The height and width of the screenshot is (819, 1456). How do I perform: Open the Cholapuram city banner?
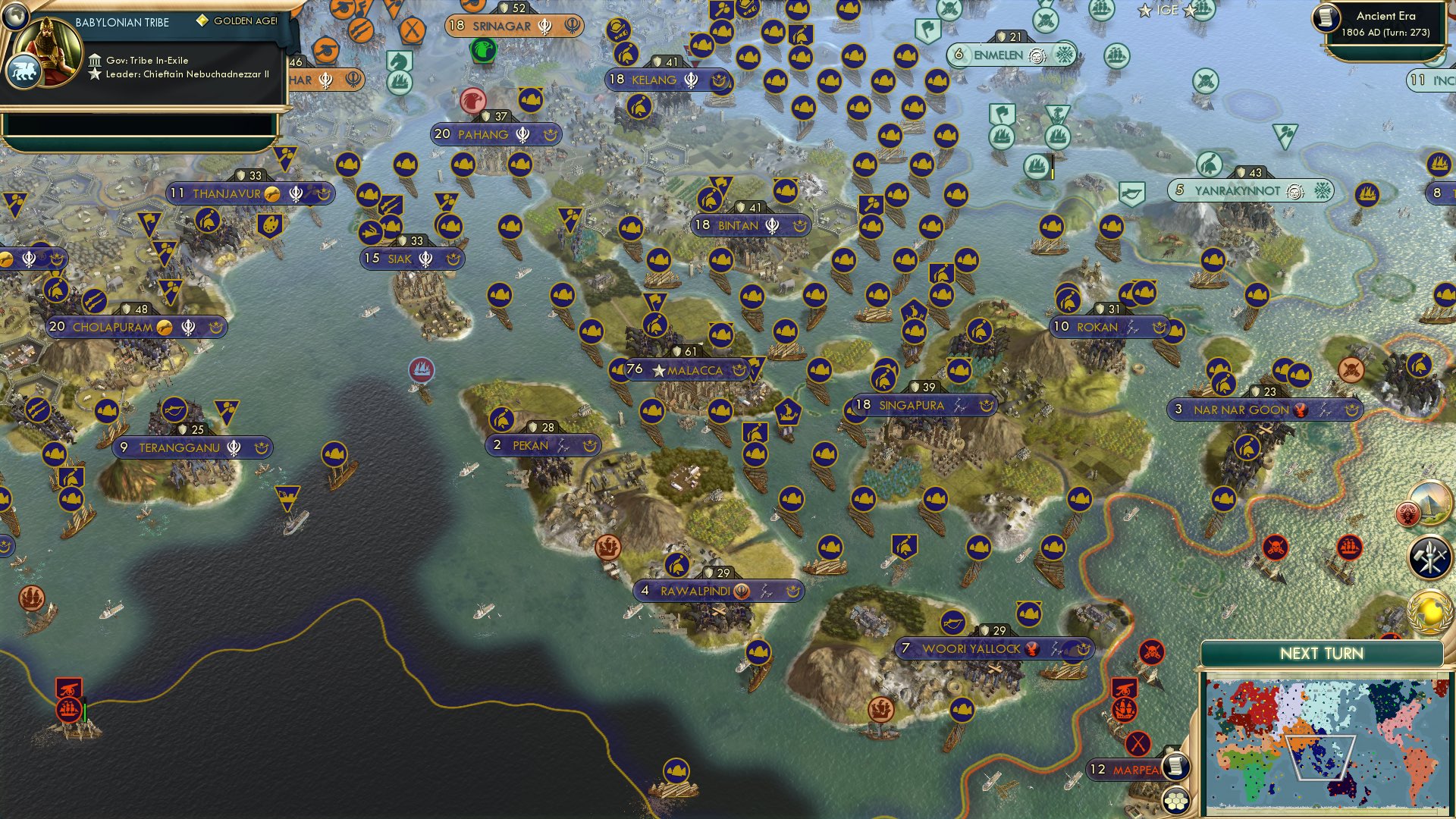(x=114, y=328)
